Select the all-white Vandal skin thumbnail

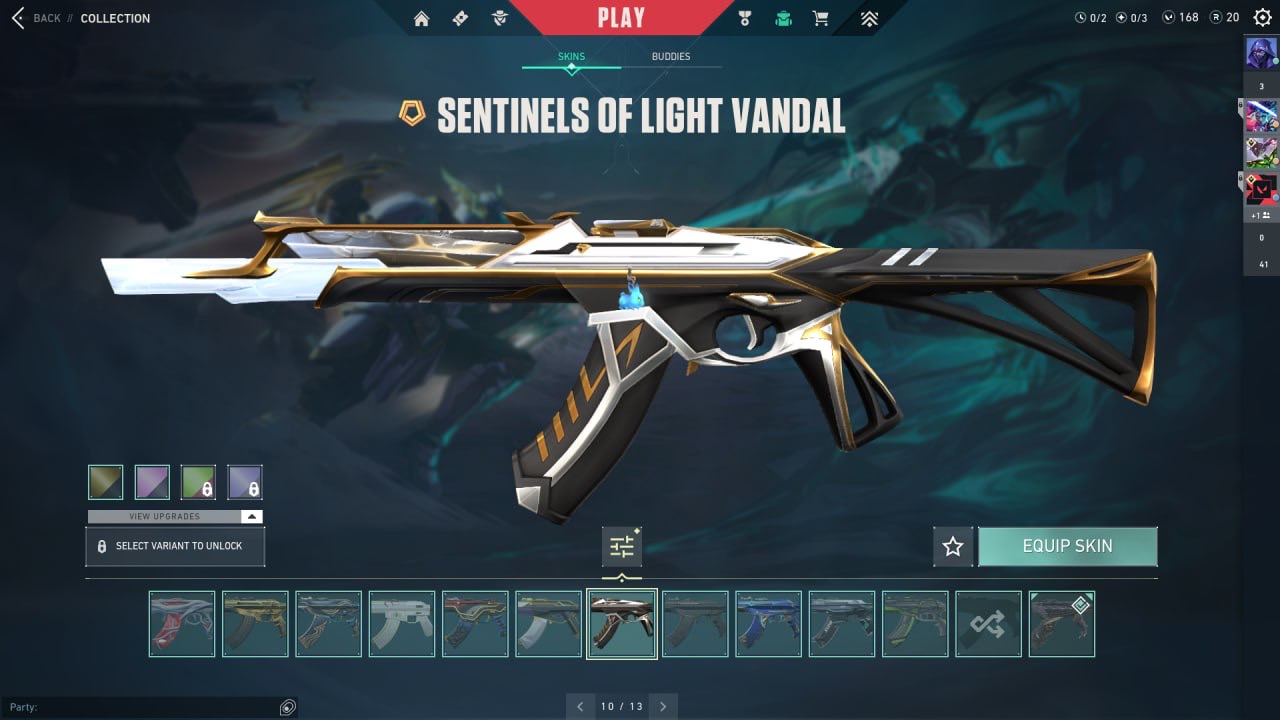pyautogui.click(x=402, y=624)
